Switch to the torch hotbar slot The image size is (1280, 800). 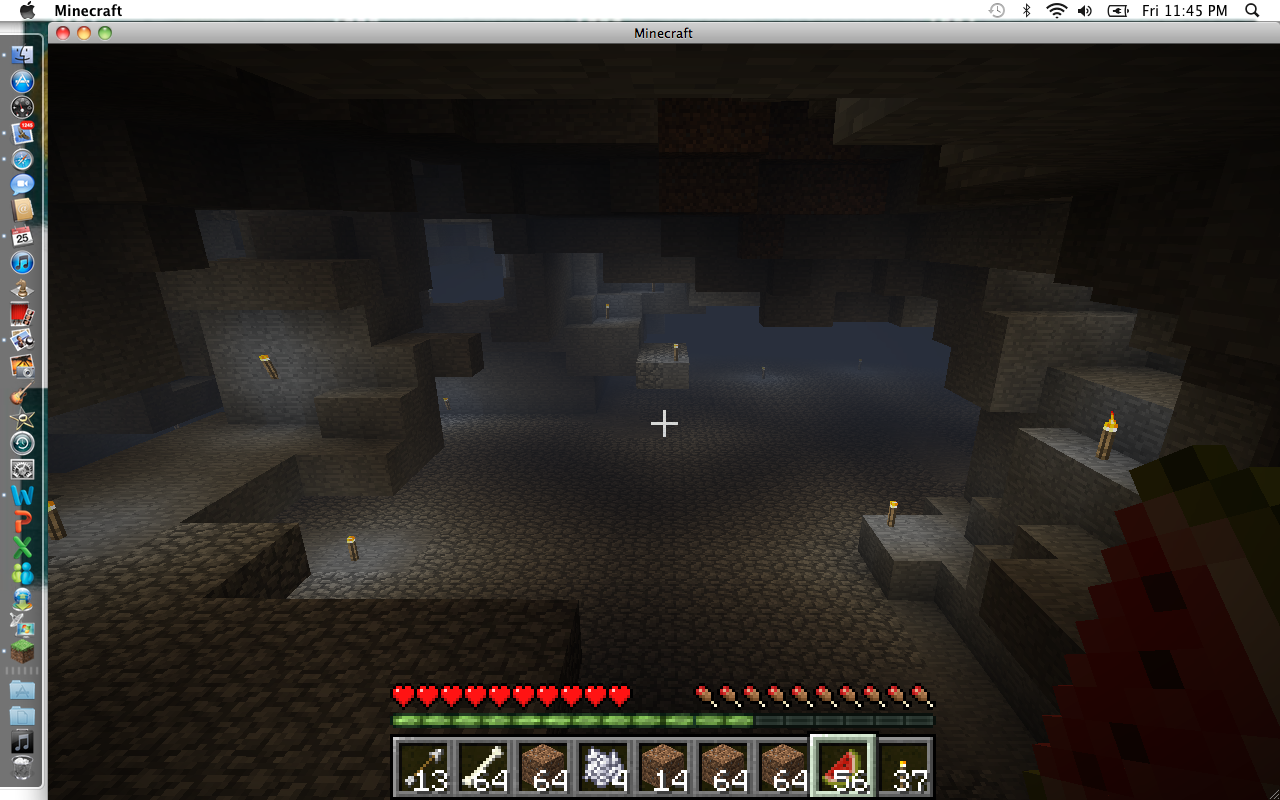[905, 768]
